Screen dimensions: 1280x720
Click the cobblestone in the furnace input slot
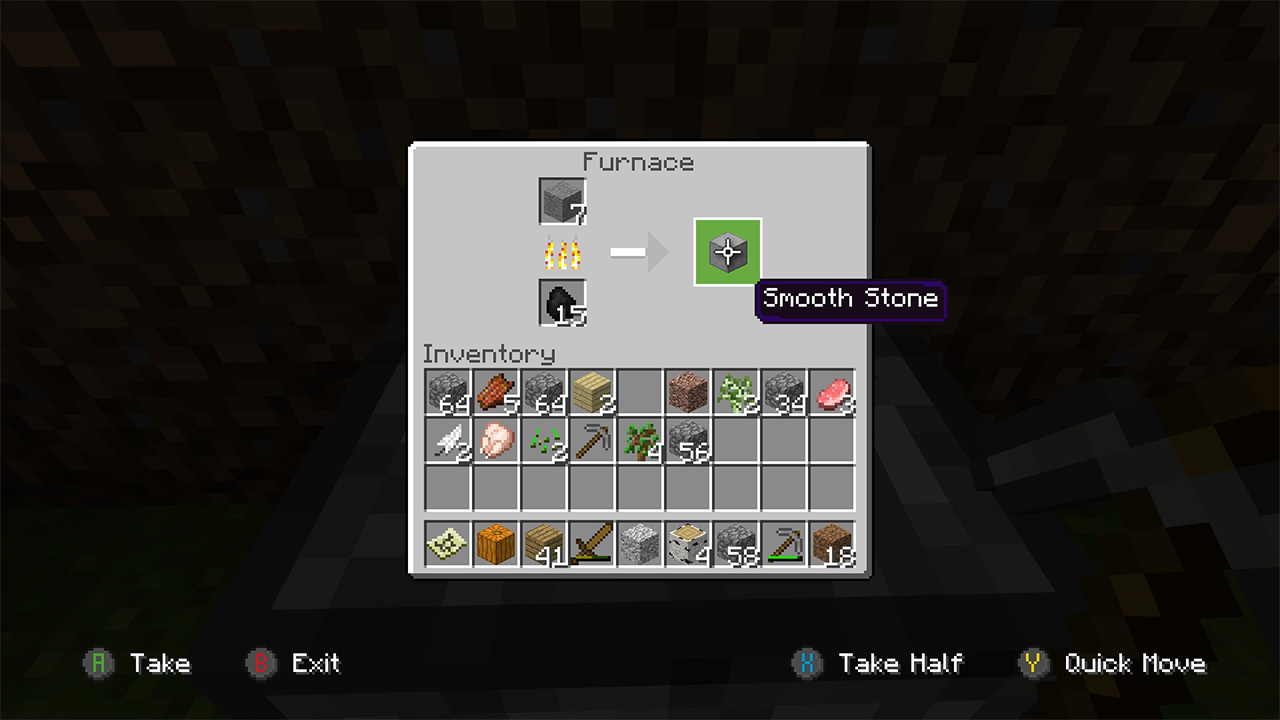click(561, 199)
